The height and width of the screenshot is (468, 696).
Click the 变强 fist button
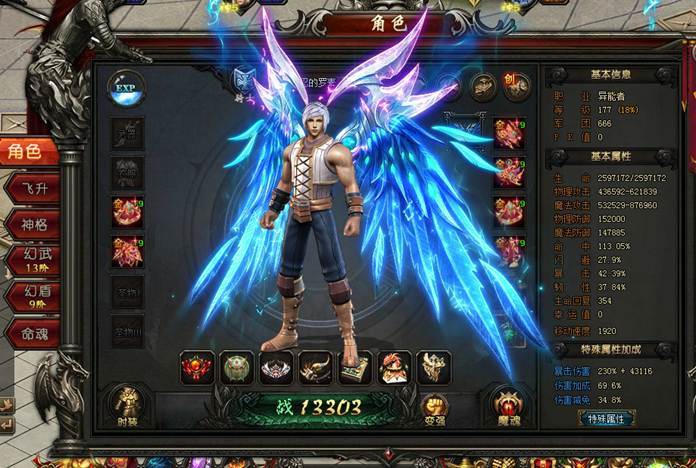[x=434, y=406]
